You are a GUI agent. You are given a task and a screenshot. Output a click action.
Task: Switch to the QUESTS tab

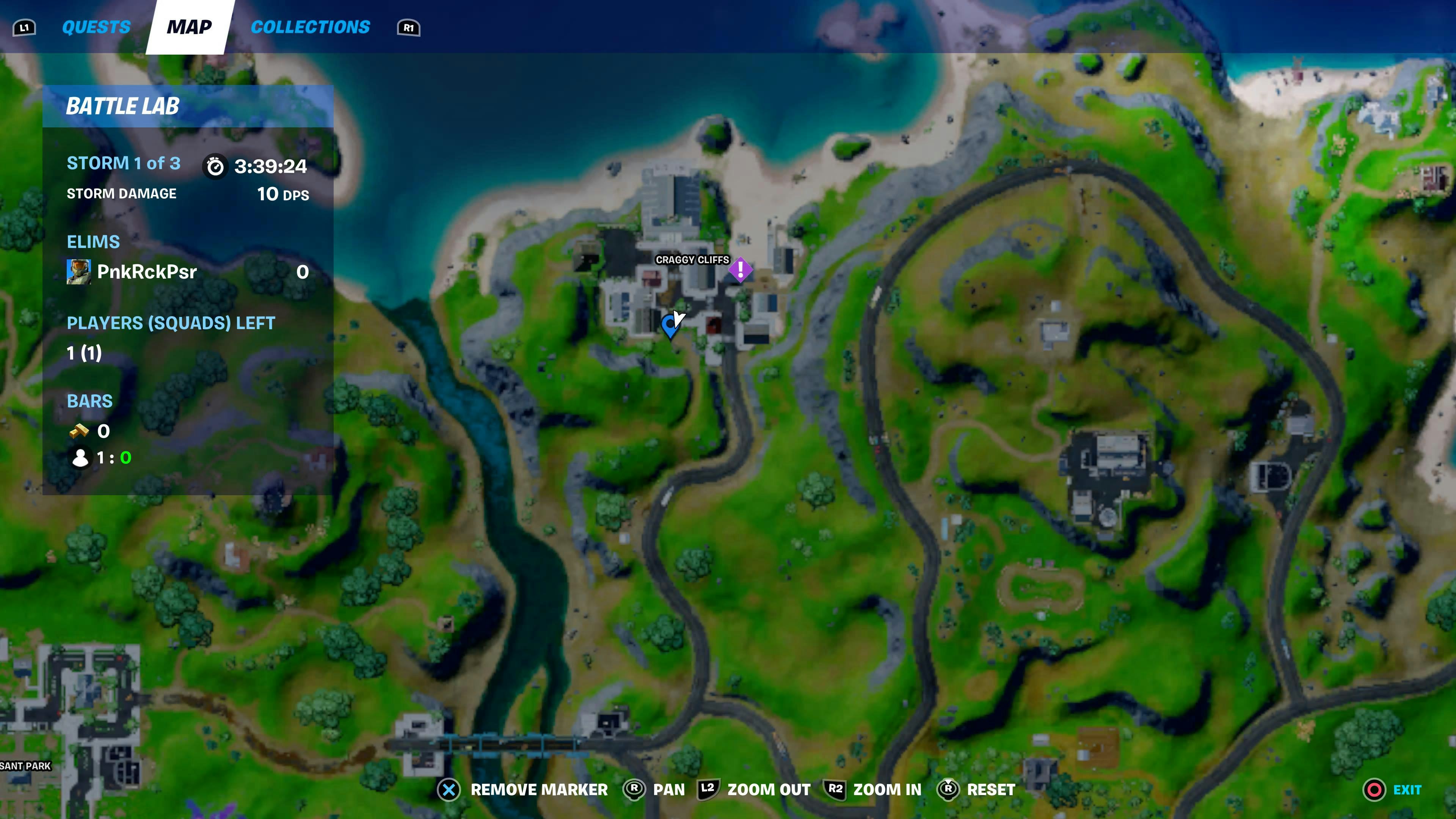(x=96, y=27)
